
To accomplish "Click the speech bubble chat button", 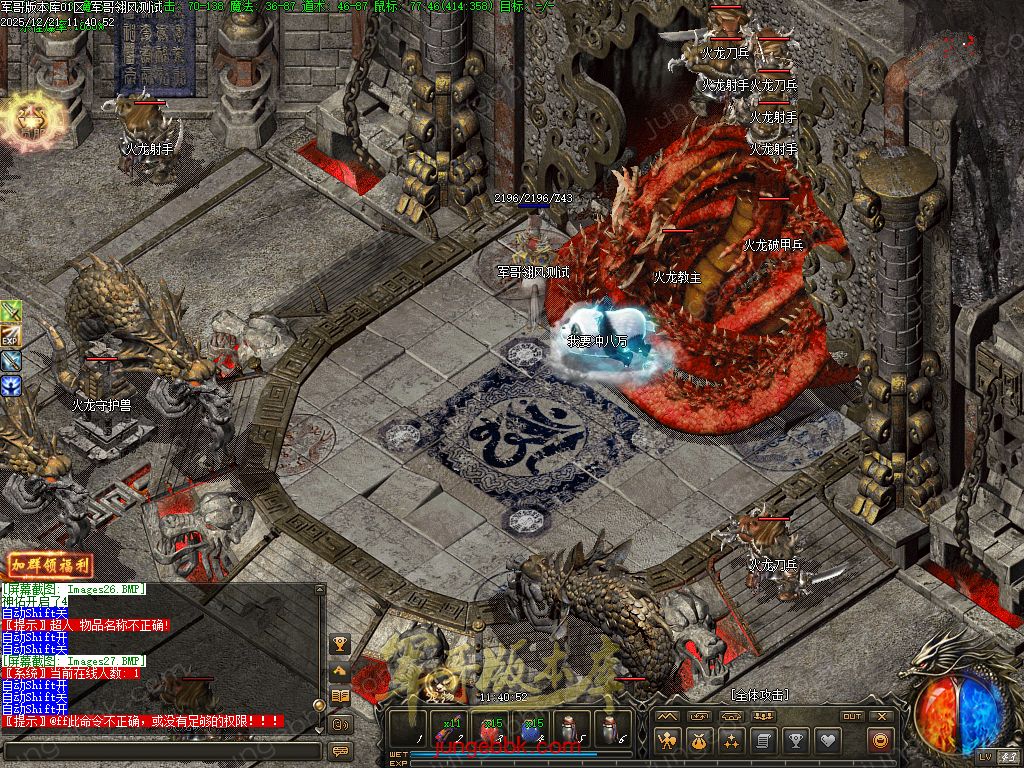I will [x=340, y=750].
